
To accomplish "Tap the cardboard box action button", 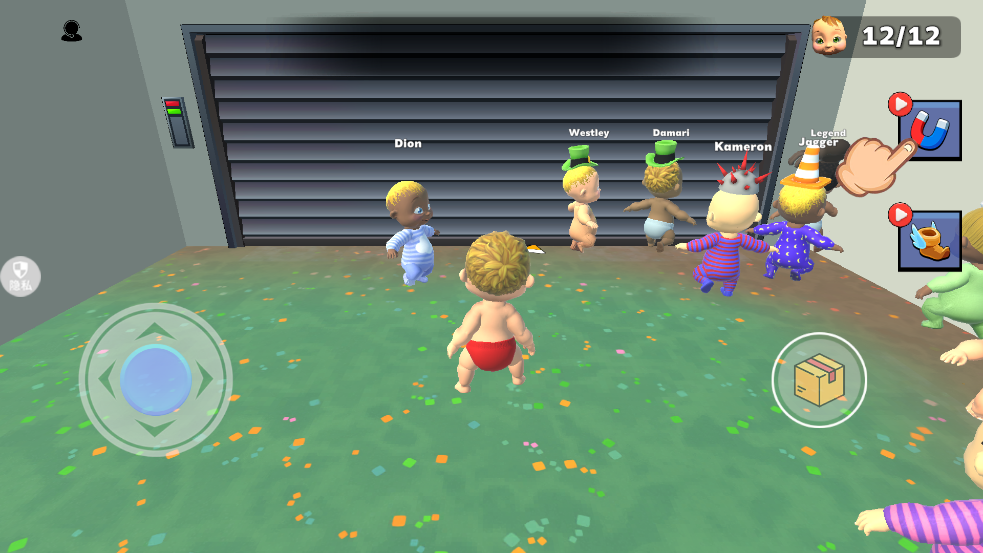I will tap(819, 380).
